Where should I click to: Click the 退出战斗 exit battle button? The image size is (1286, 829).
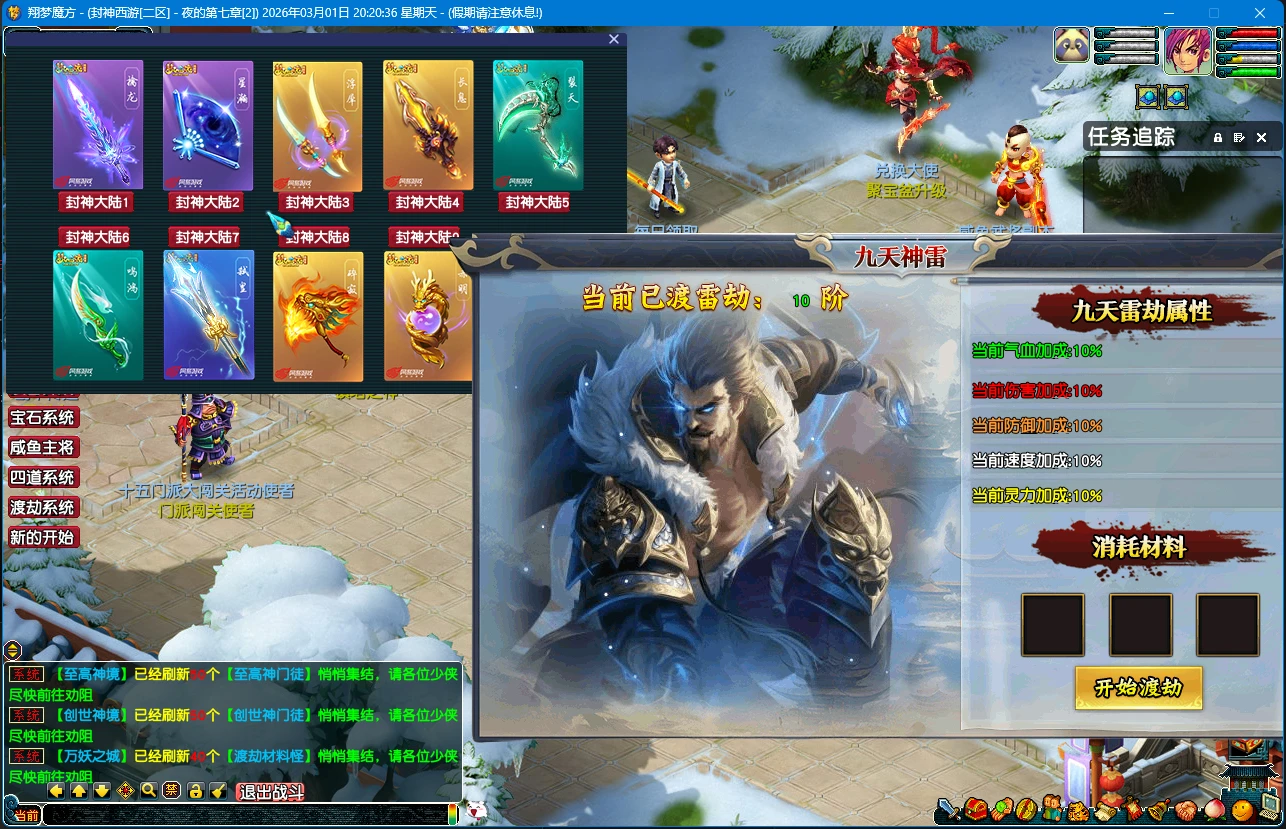[x=270, y=792]
